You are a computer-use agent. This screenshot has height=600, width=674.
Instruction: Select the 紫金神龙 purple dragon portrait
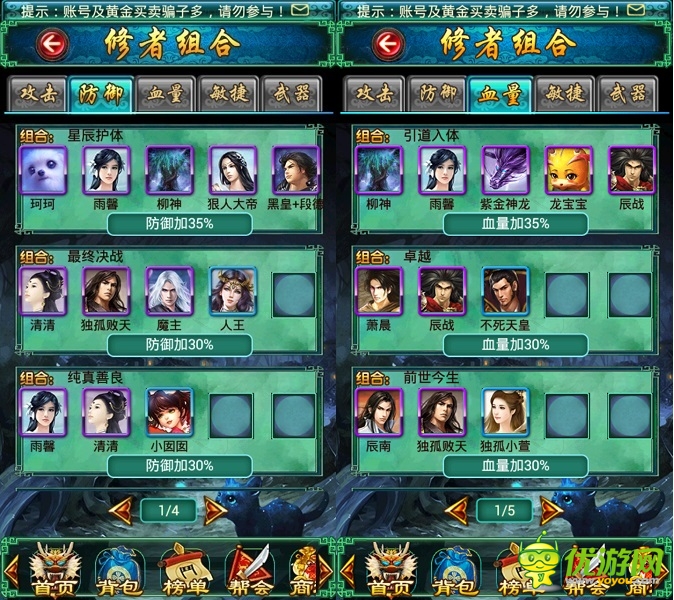coord(506,170)
